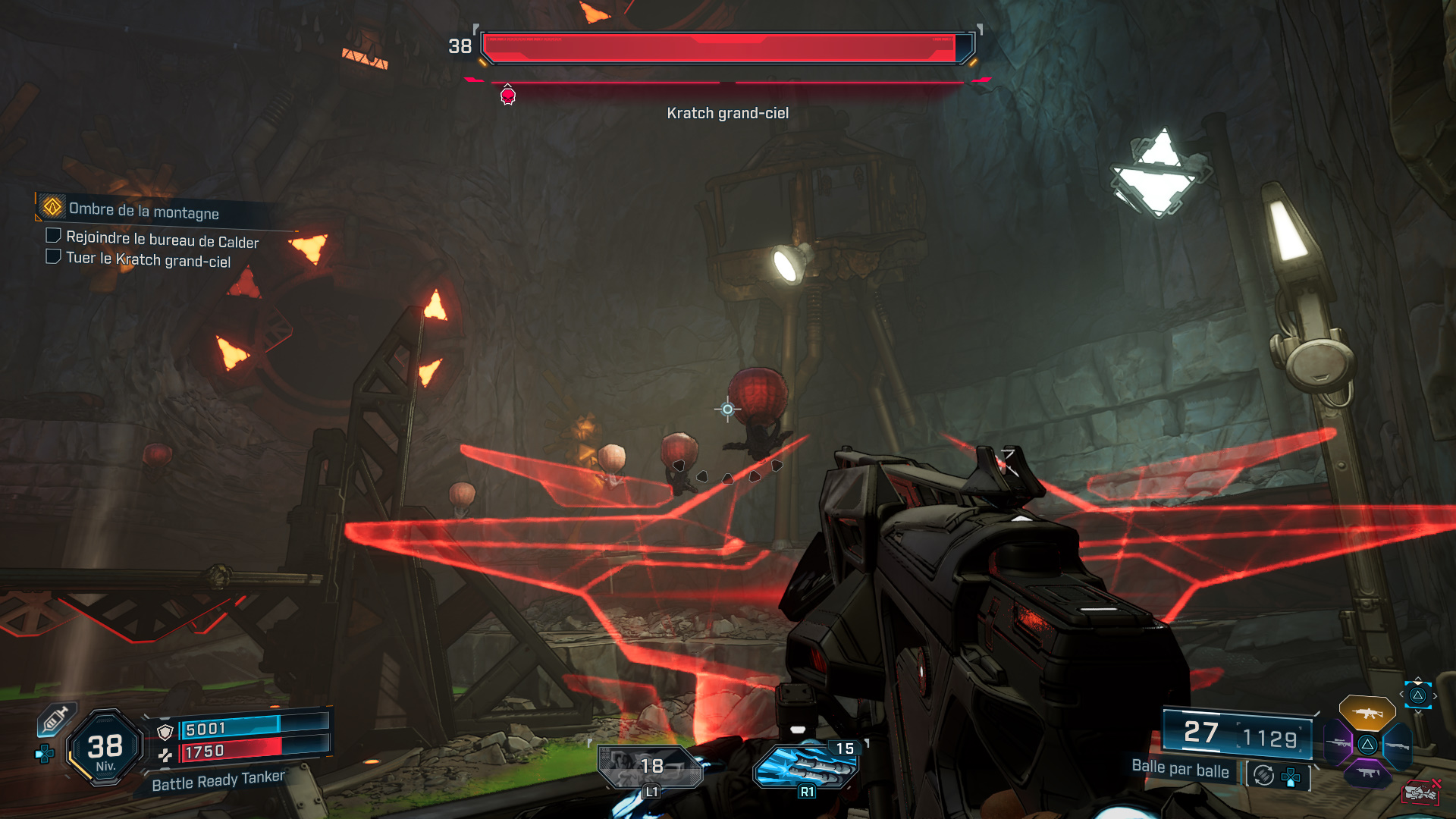The height and width of the screenshot is (819, 1456).
Task: Open the Ombre de la montagne quest tracker
Action: [x=143, y=210]
